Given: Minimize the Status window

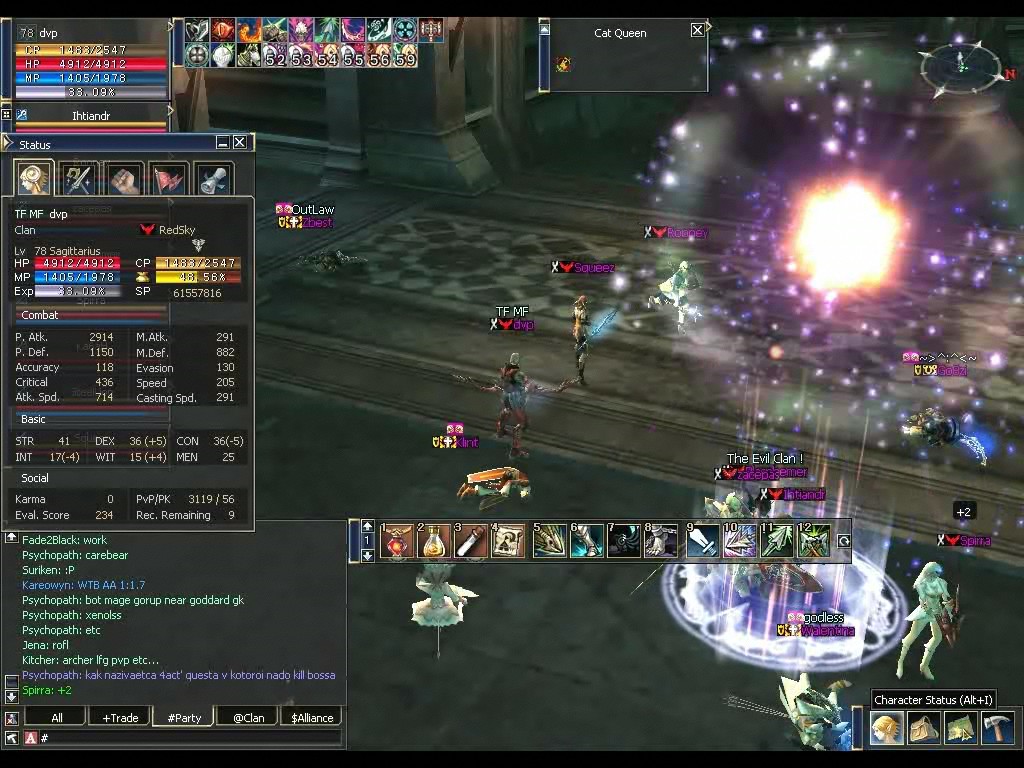Looking at the screenshot, I should (223, 143).
